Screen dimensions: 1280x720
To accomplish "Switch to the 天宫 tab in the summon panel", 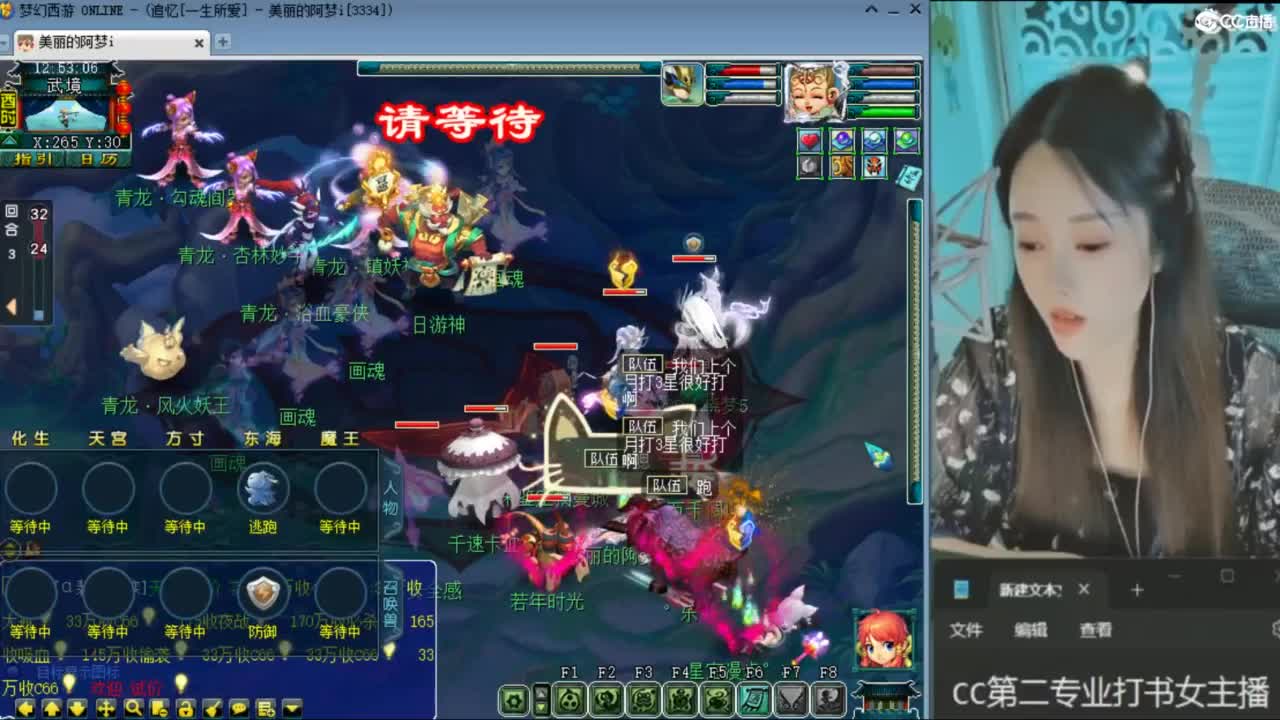I will [x=108, y=438].
